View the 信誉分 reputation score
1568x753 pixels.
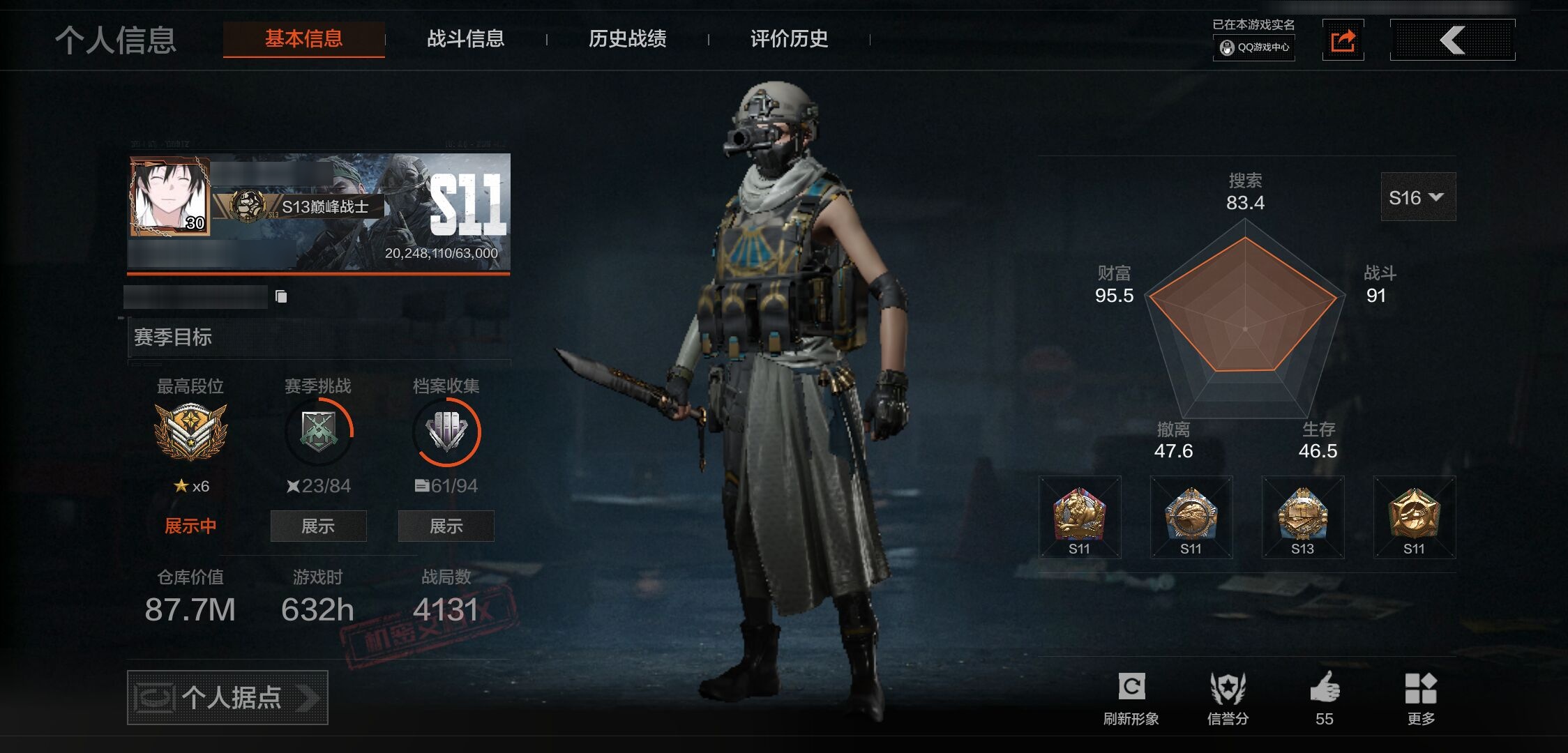click(1228, 698)
